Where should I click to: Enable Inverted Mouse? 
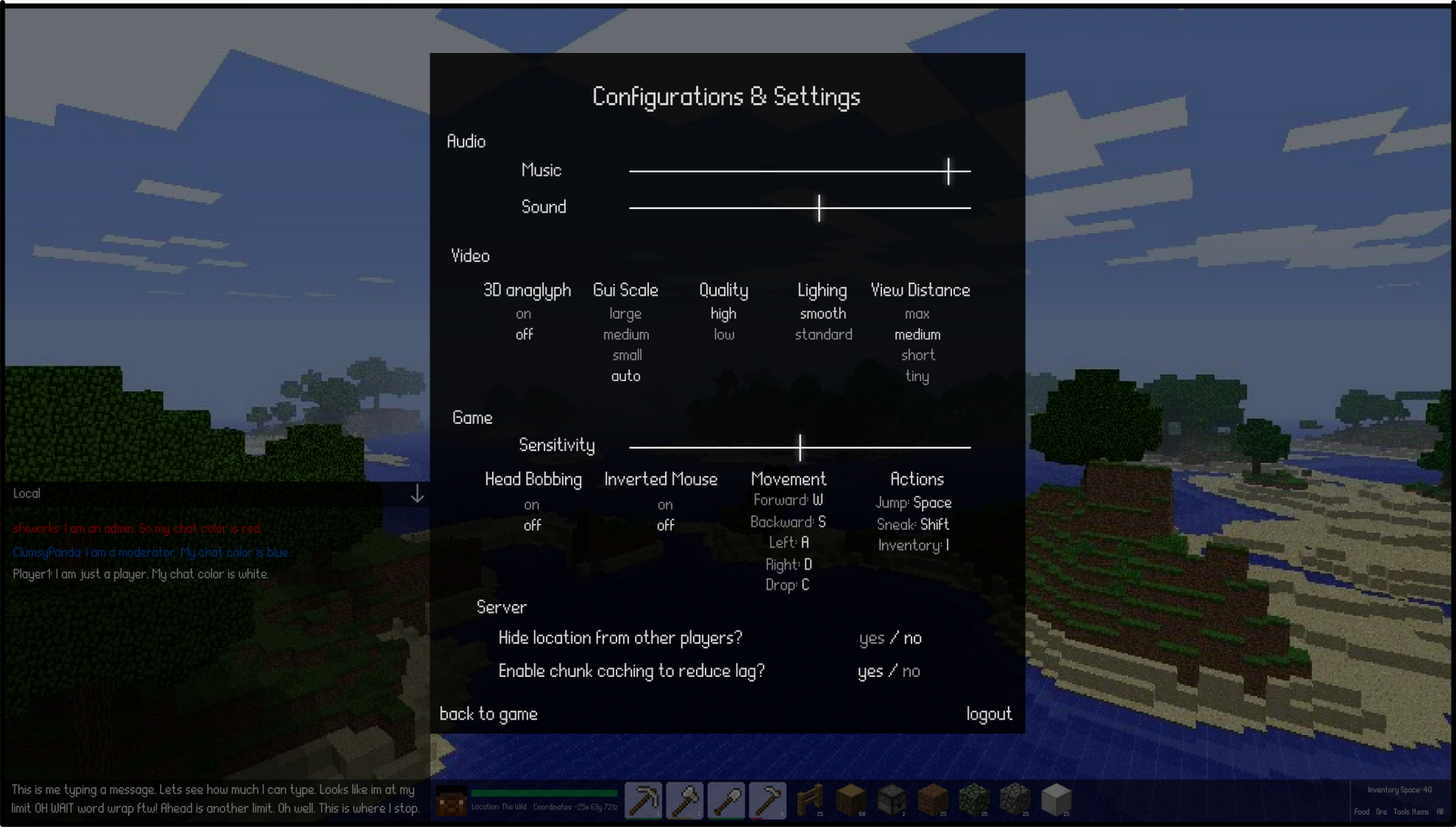point(664,505)
